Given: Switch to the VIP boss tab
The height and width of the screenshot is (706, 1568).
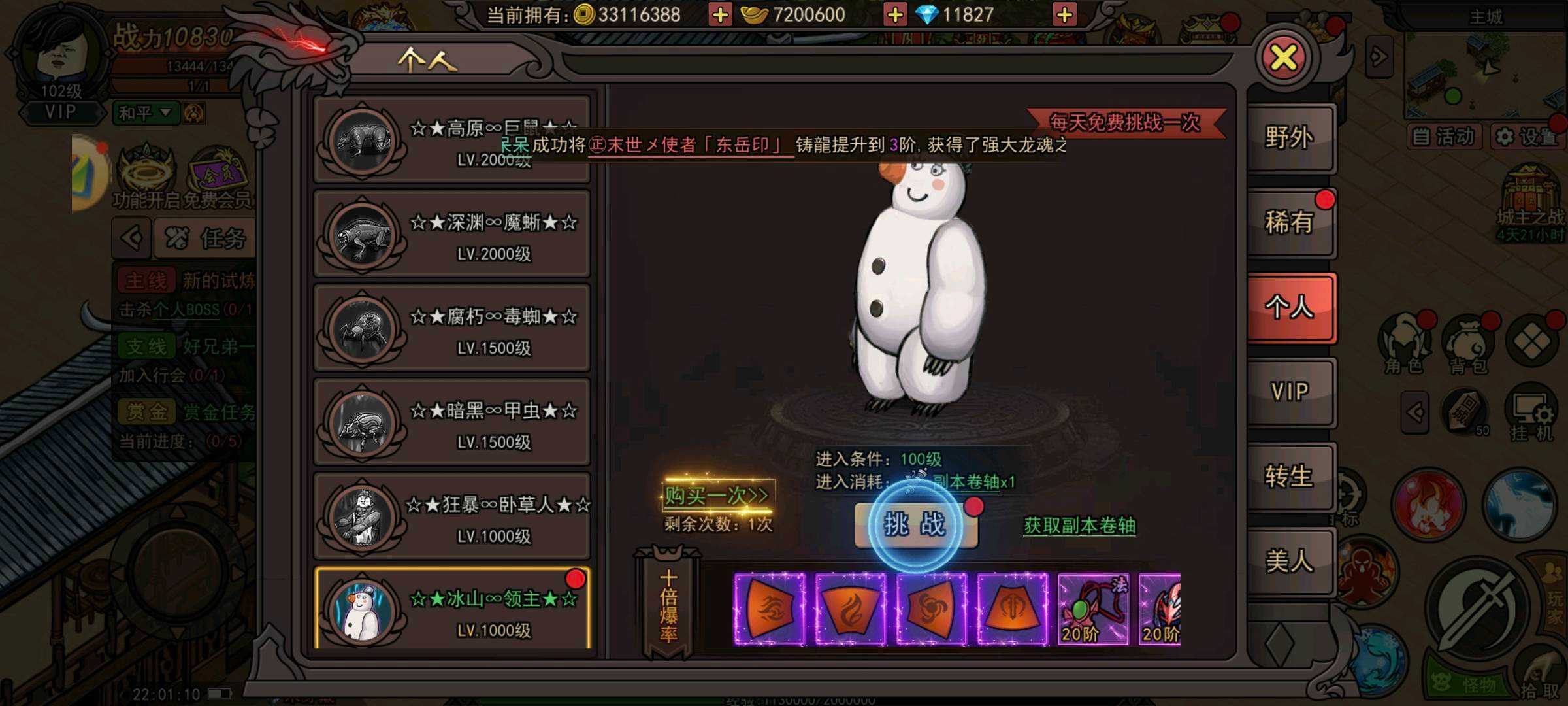Looking at the screenshot, I should (1289, 392).
